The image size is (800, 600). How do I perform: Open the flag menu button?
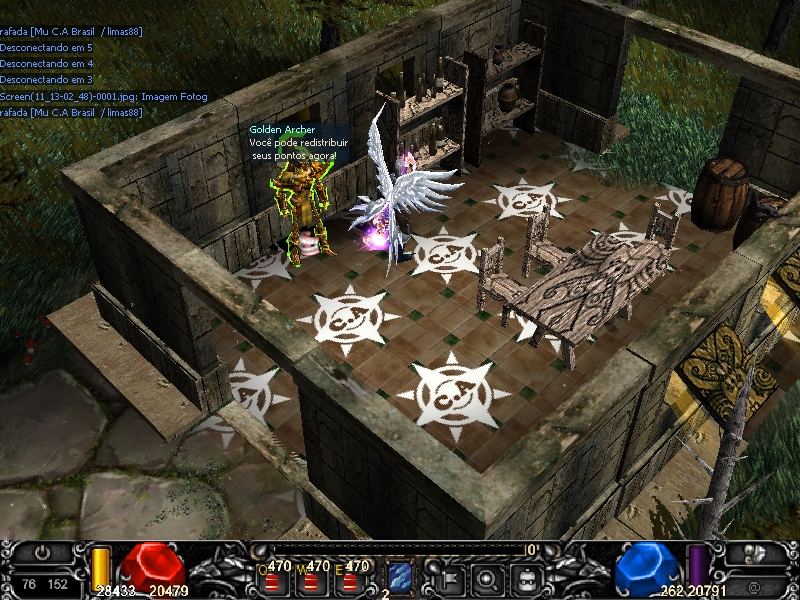pyautogui.click(x=451, y=577)
